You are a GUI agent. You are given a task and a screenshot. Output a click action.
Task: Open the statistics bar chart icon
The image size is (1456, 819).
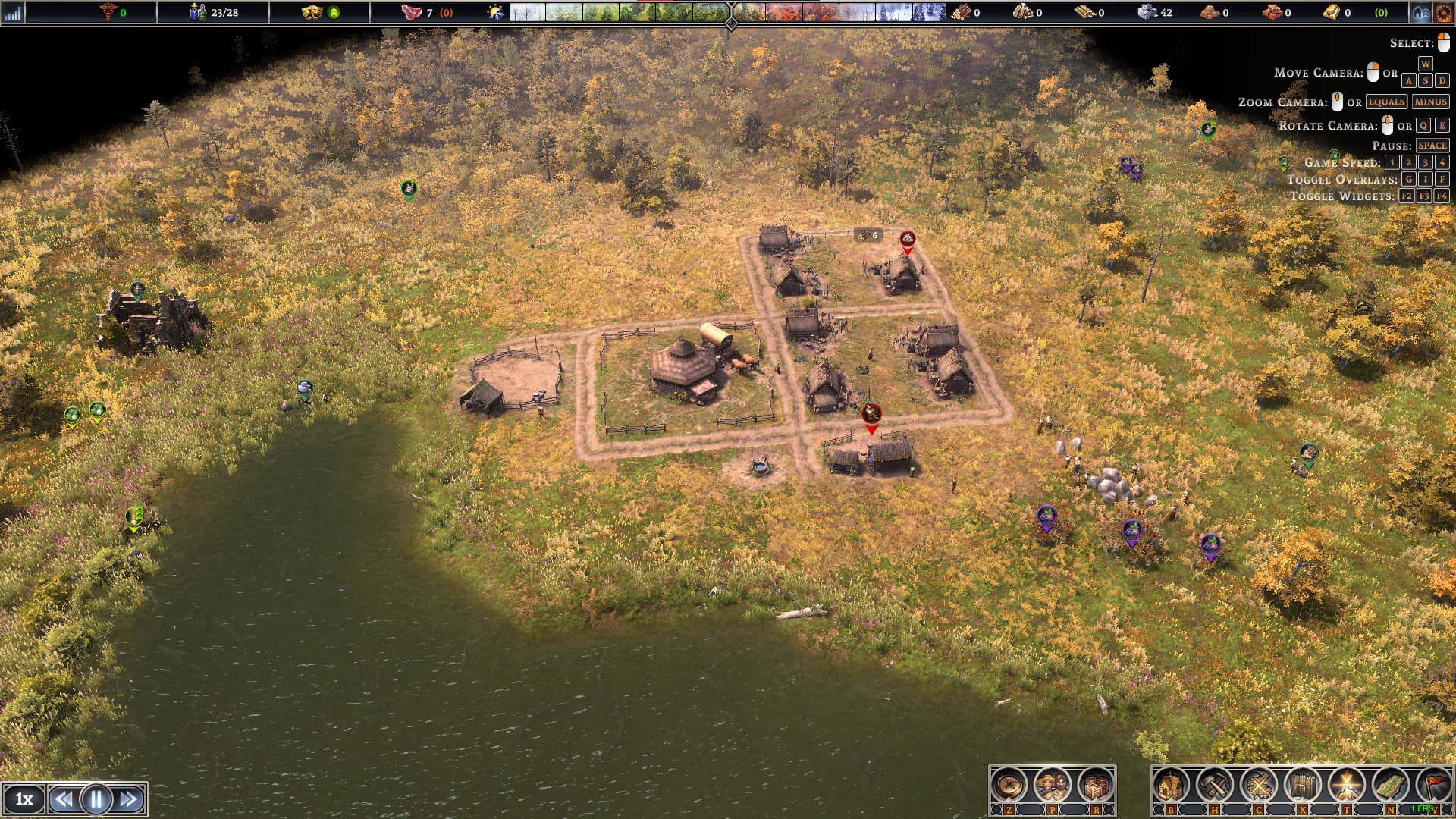[x=13, y=12]
